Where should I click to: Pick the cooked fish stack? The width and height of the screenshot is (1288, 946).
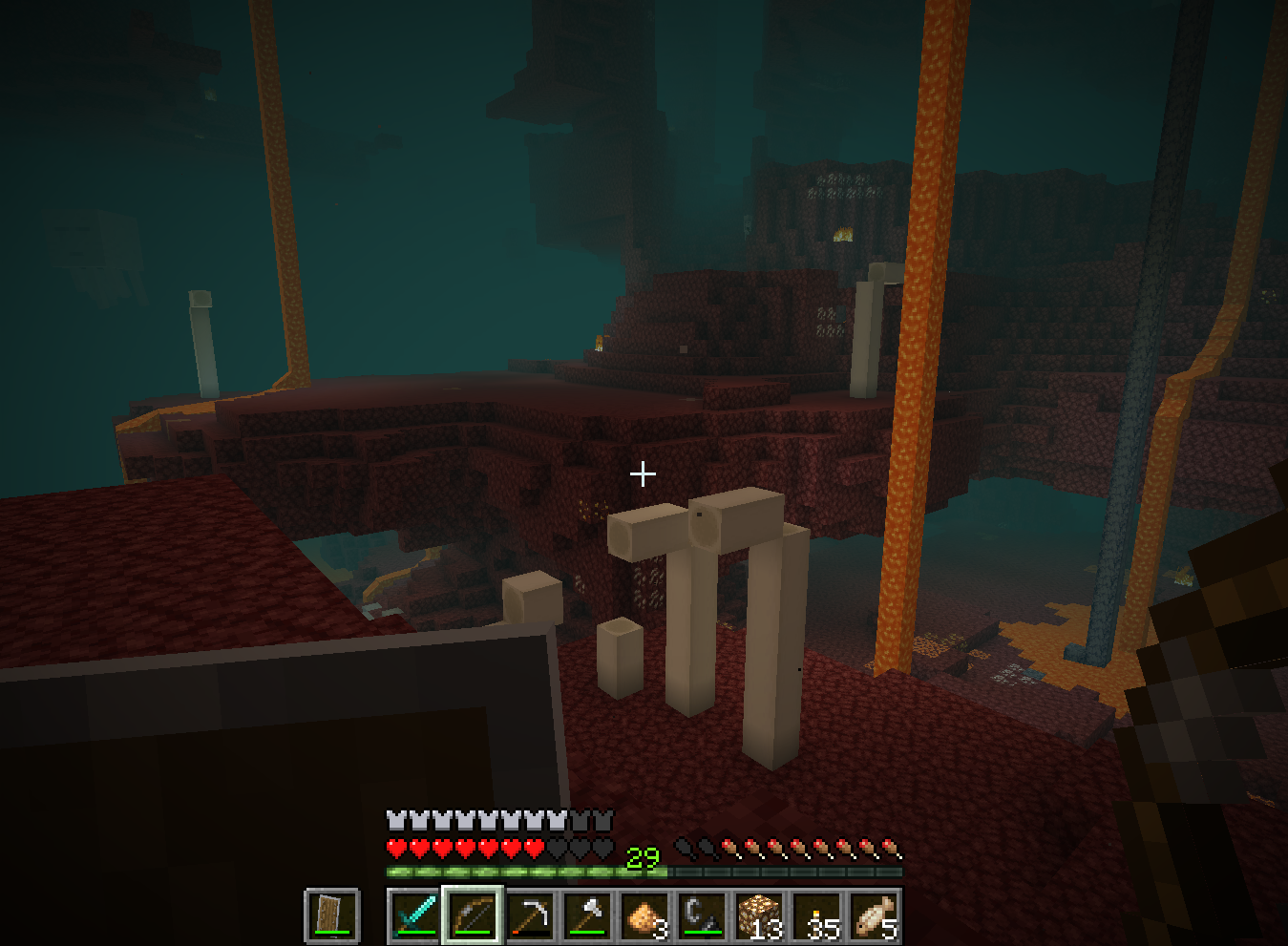click(874, 916)
